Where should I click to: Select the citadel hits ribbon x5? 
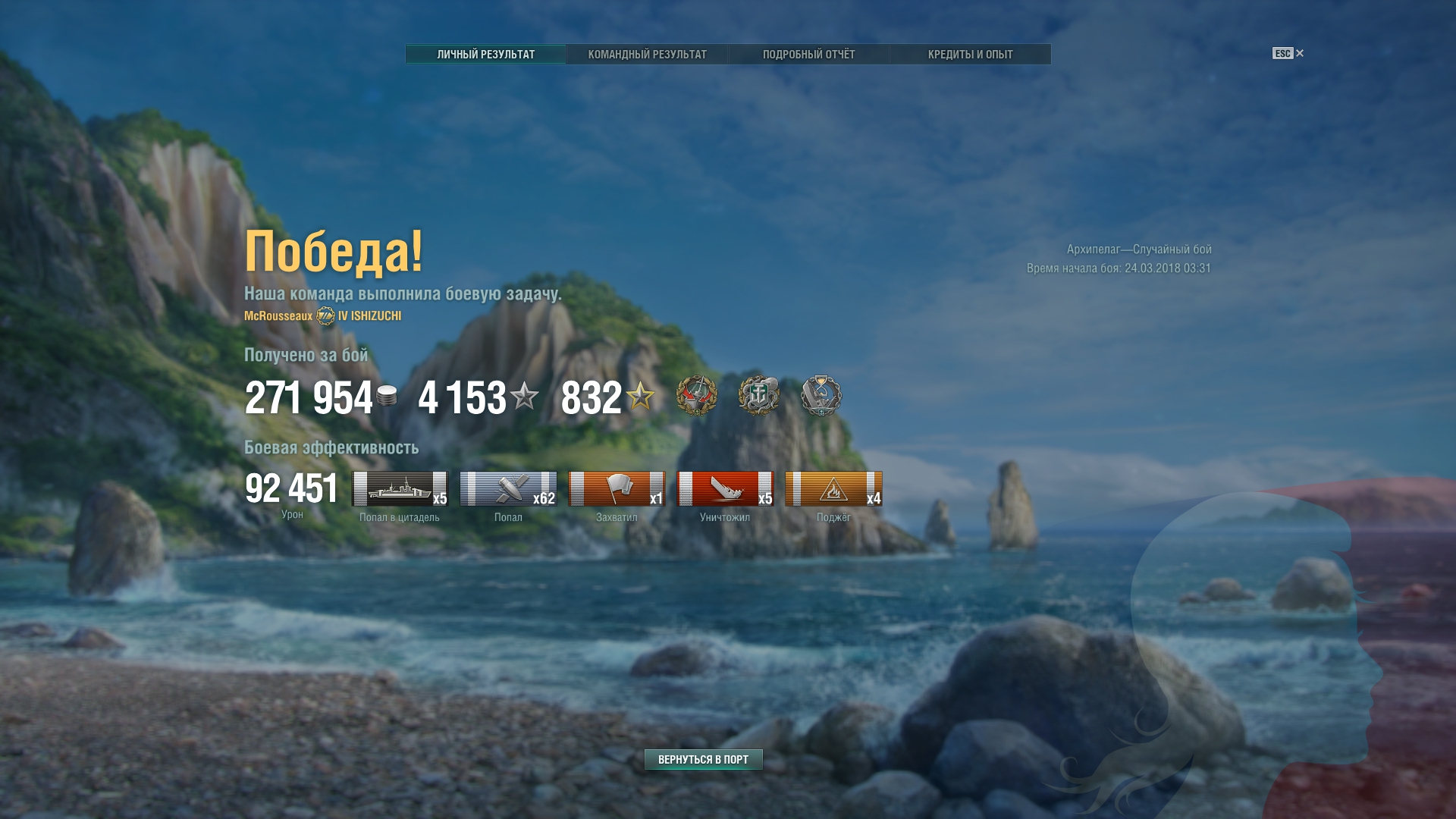[400, 489]
